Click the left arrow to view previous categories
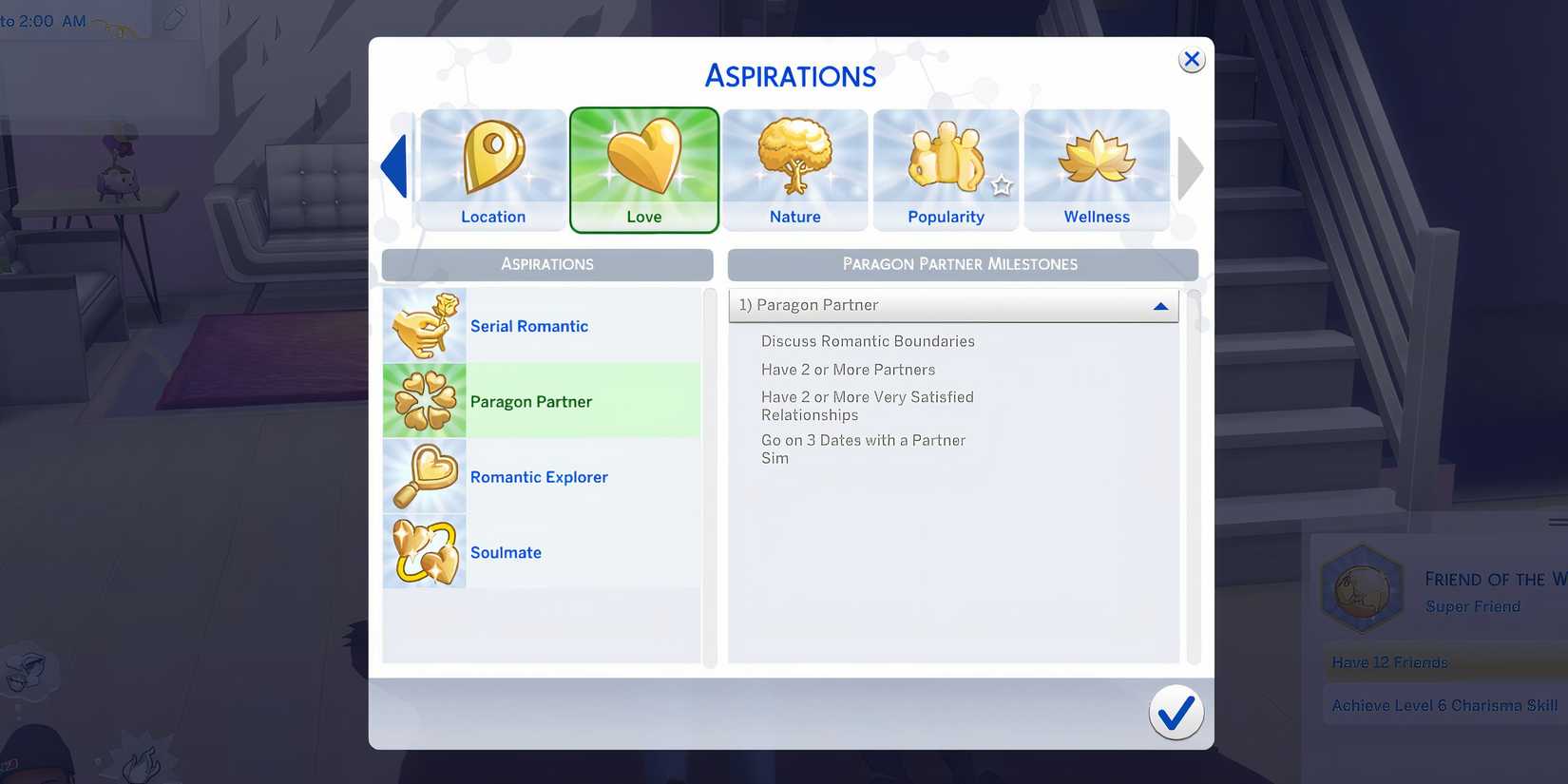 click(x=394, y=167)
